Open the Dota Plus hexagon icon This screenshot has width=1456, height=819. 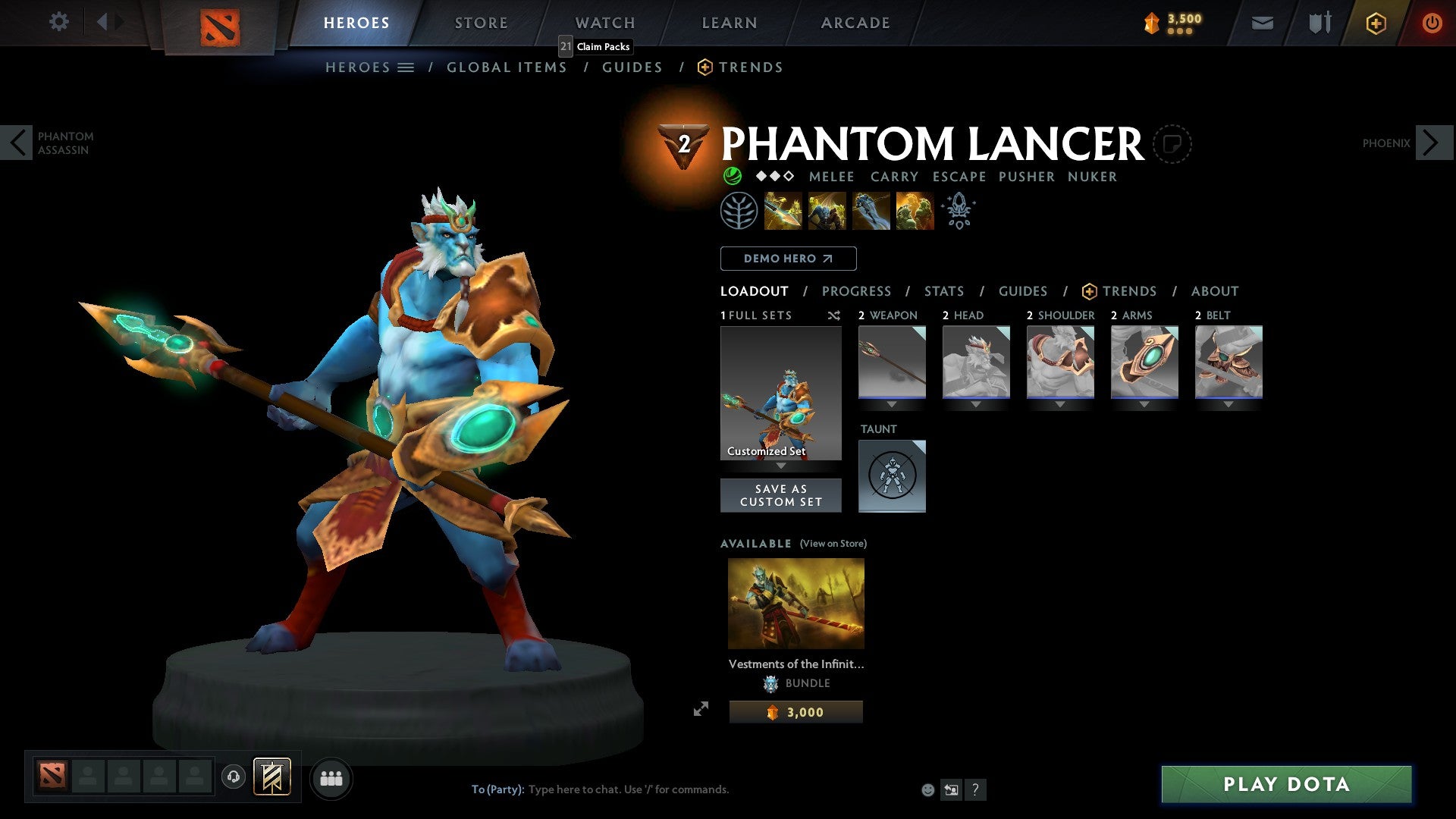coord(1375,23)
